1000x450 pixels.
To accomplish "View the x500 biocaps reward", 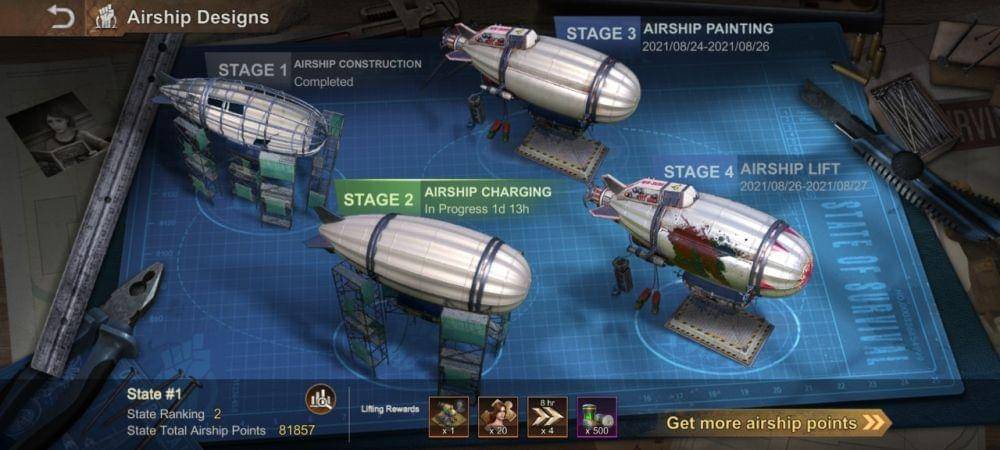I will [597, 416].
